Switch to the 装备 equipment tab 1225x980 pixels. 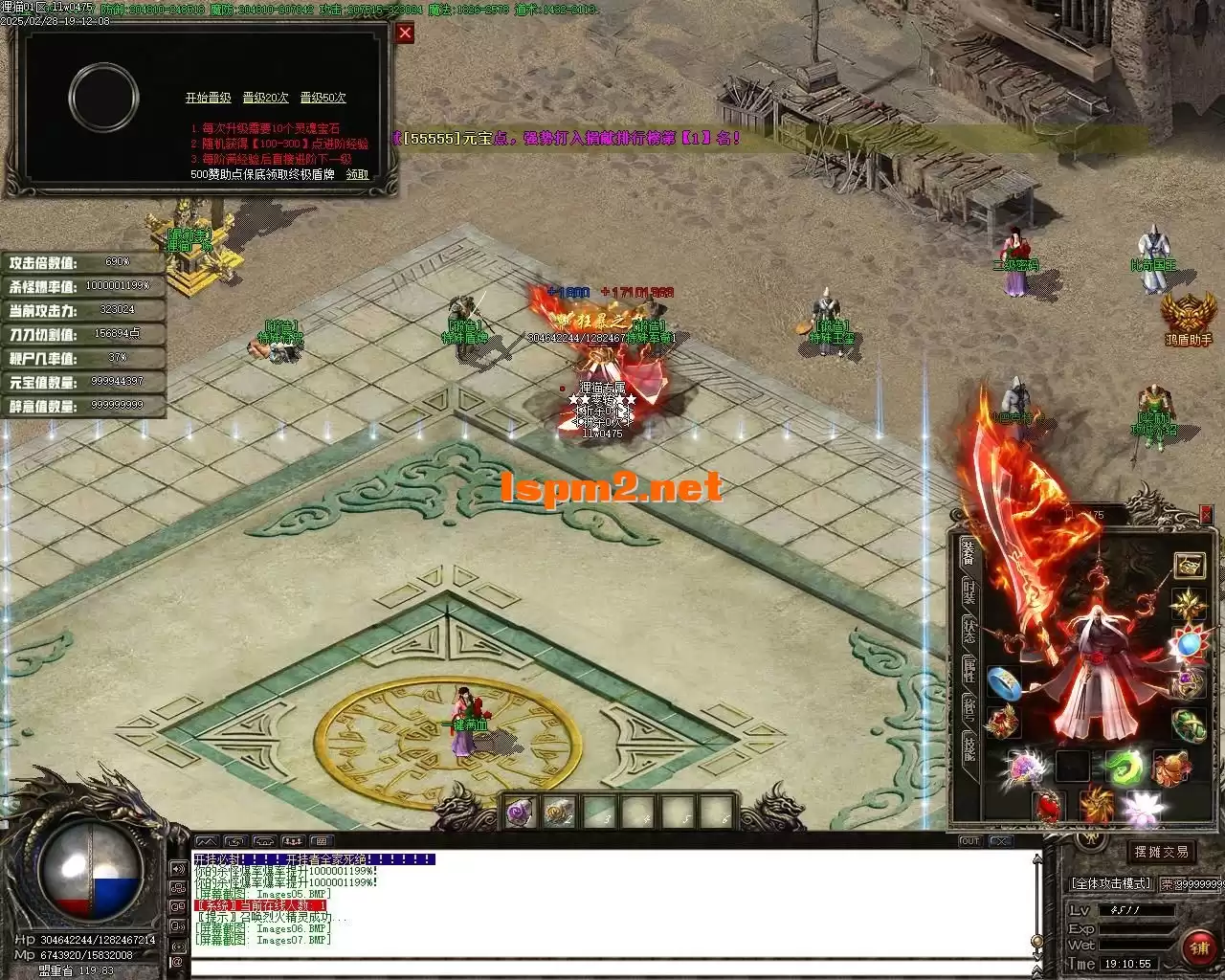pyautogui.click(x=969, y=554)
